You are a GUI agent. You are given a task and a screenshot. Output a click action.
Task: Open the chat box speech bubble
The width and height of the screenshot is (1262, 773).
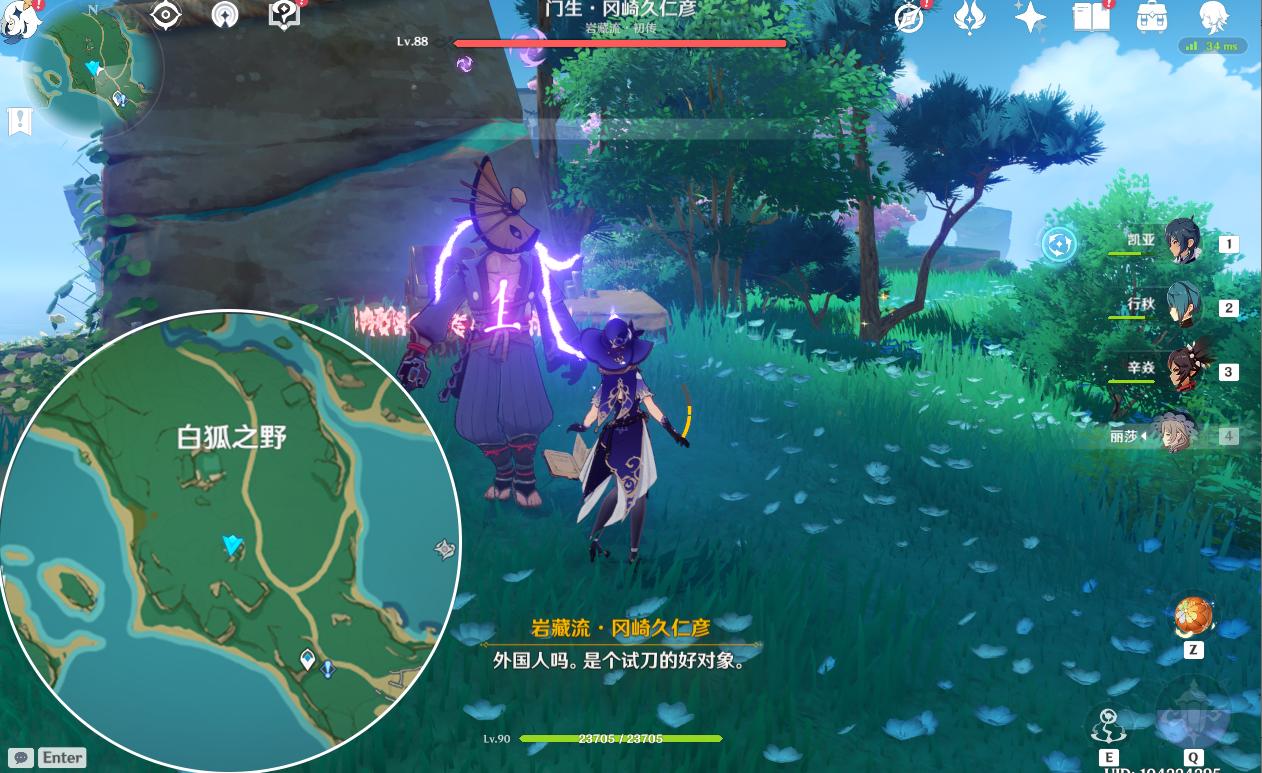pos(20,757)
